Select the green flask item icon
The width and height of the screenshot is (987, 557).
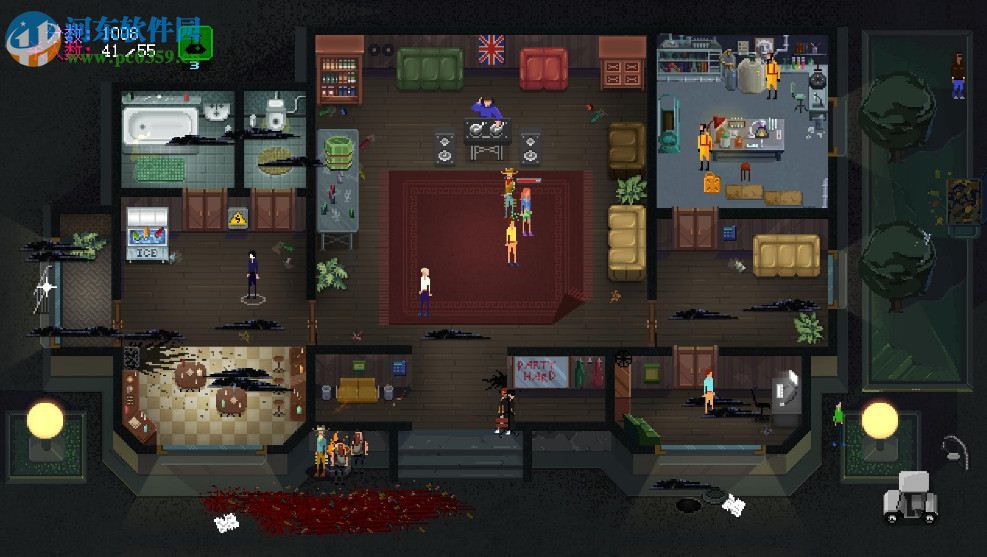pyautogui.click(x=194, y=45)
